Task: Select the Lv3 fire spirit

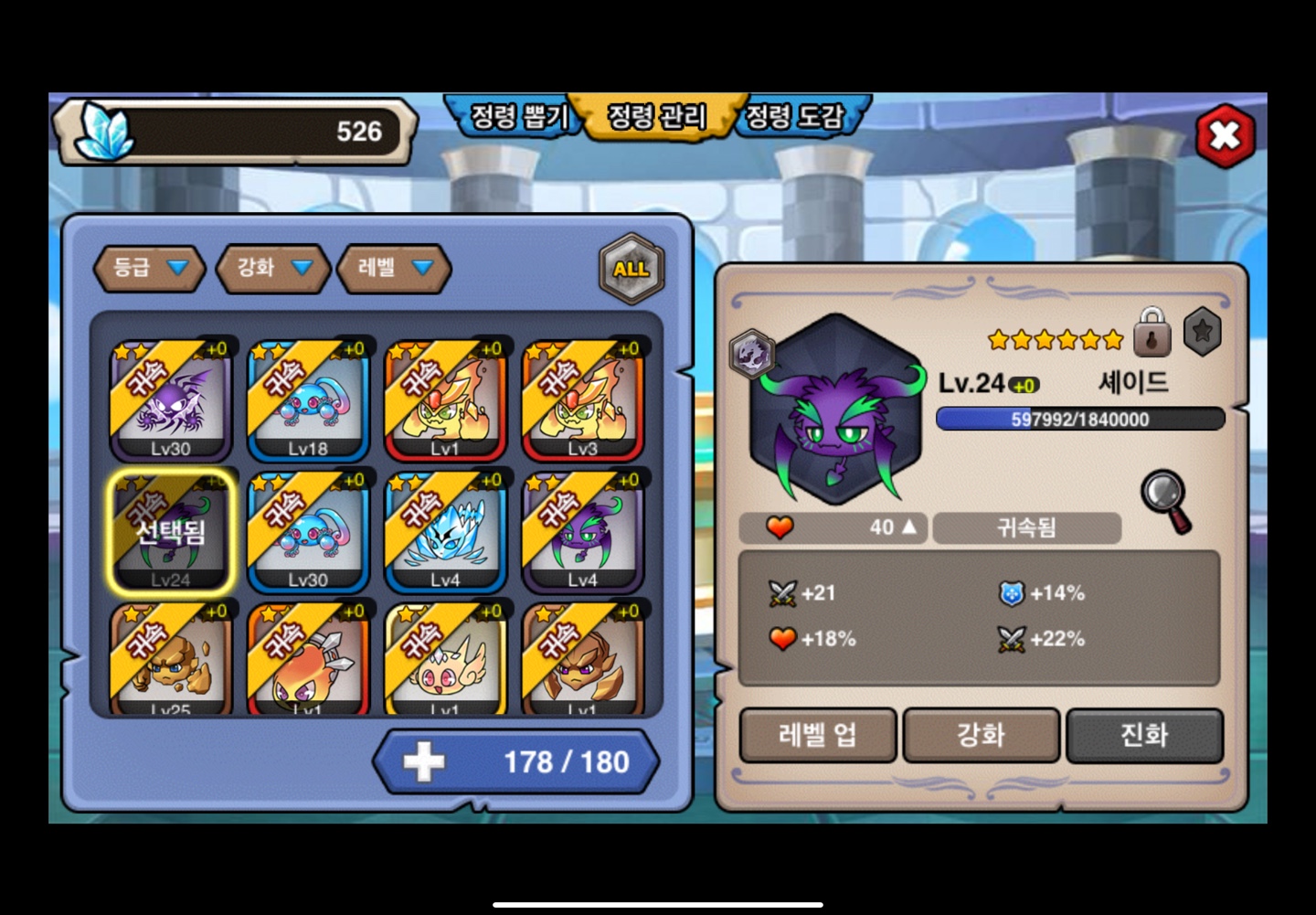Action: tap(583, 400)
